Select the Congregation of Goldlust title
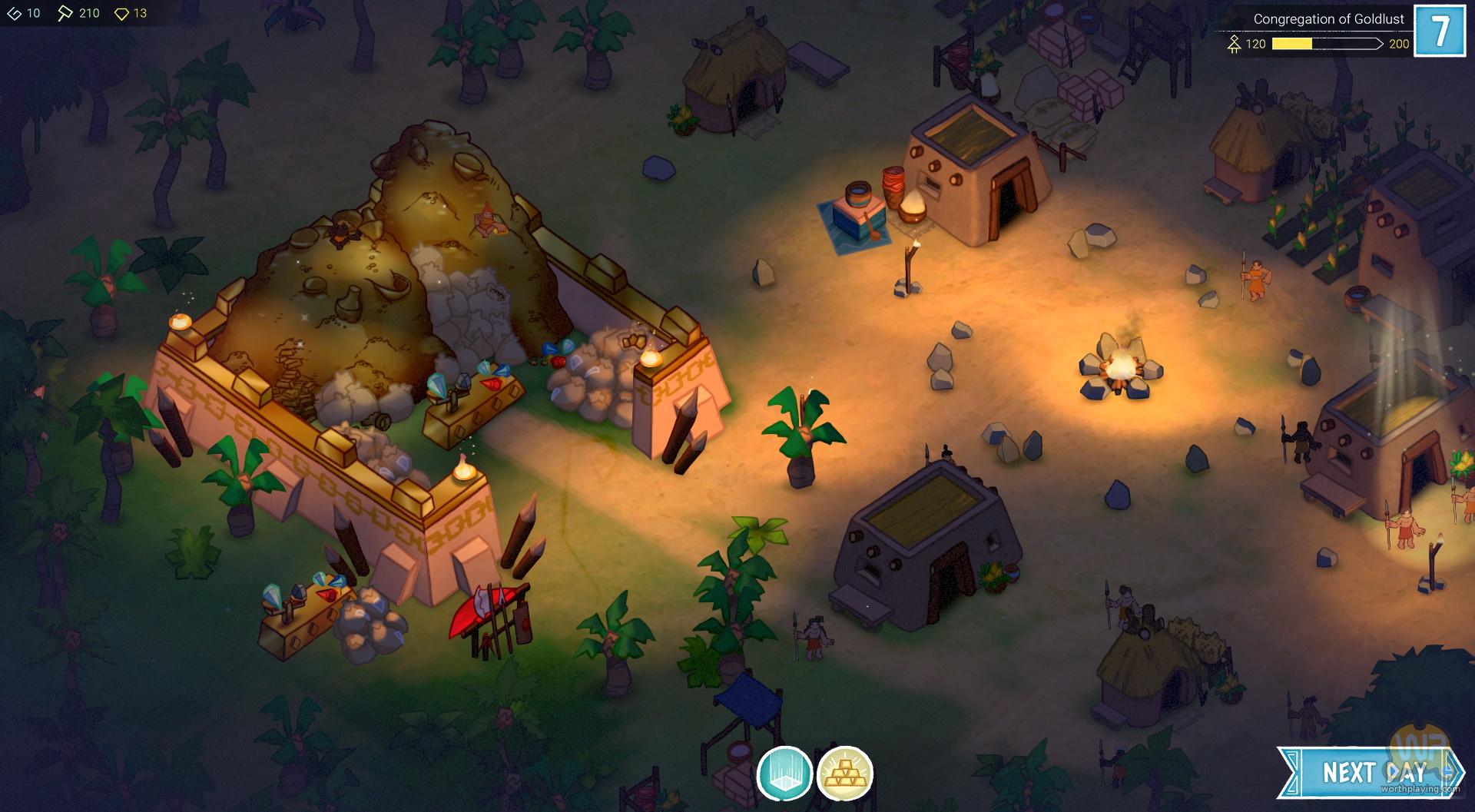 pos(1328,19)
